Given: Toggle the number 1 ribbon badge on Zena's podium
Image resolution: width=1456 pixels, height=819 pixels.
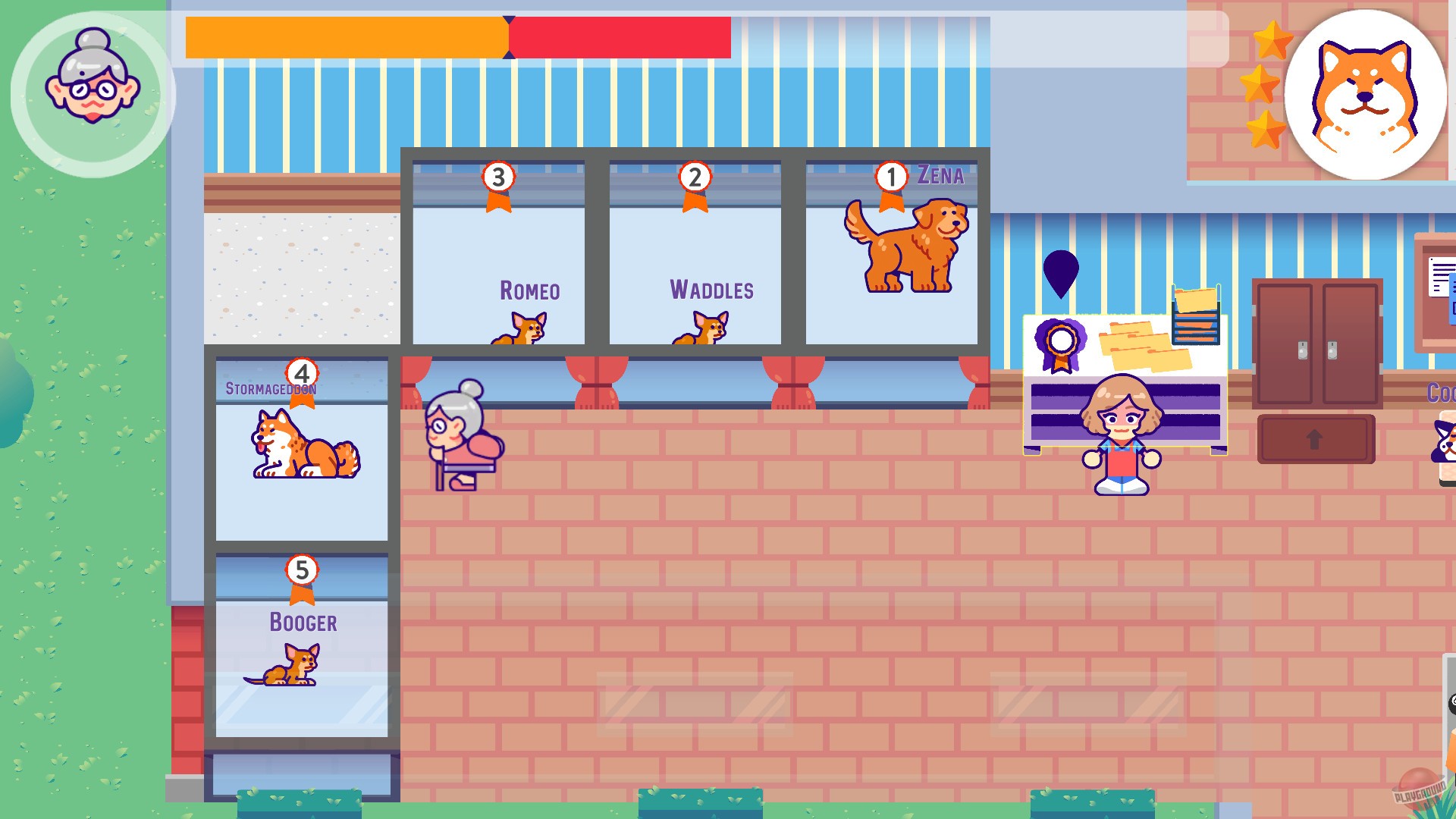Looking at the screenshot, I should (x=892, y=177).
